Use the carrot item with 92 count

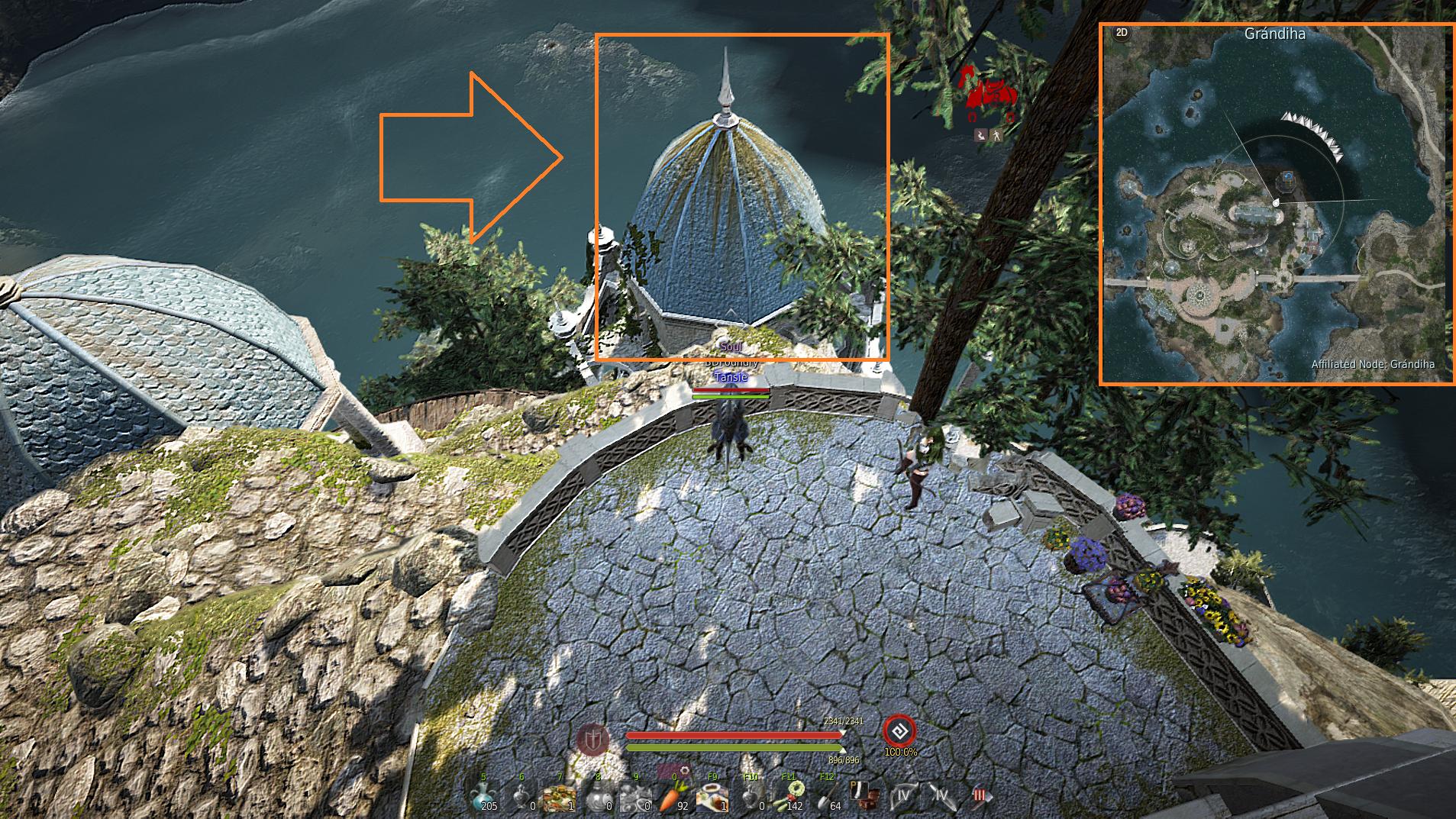pyautogui.click(x=673, y=797)
